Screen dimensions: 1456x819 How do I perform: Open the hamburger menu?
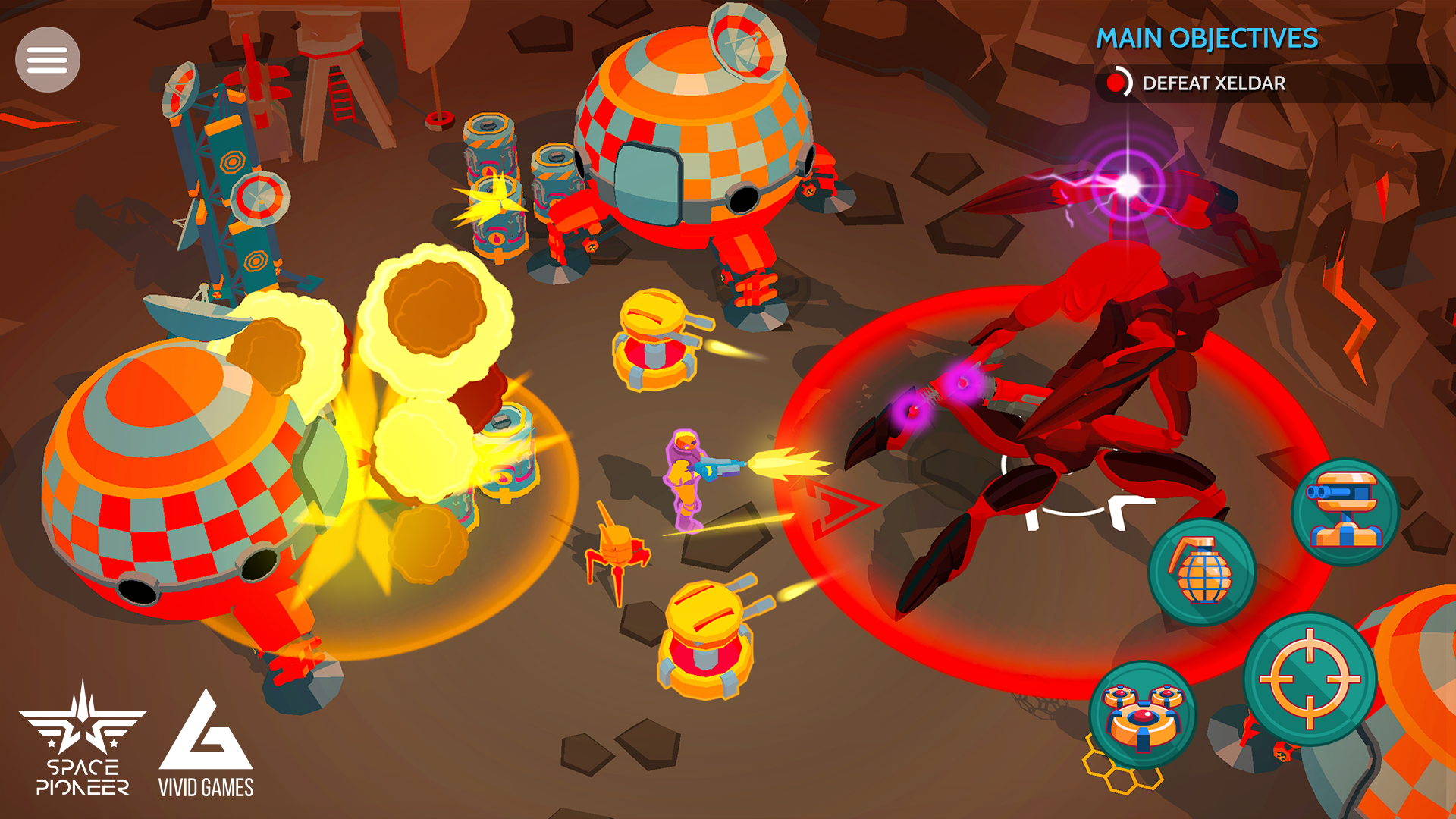tap(48, 60)
